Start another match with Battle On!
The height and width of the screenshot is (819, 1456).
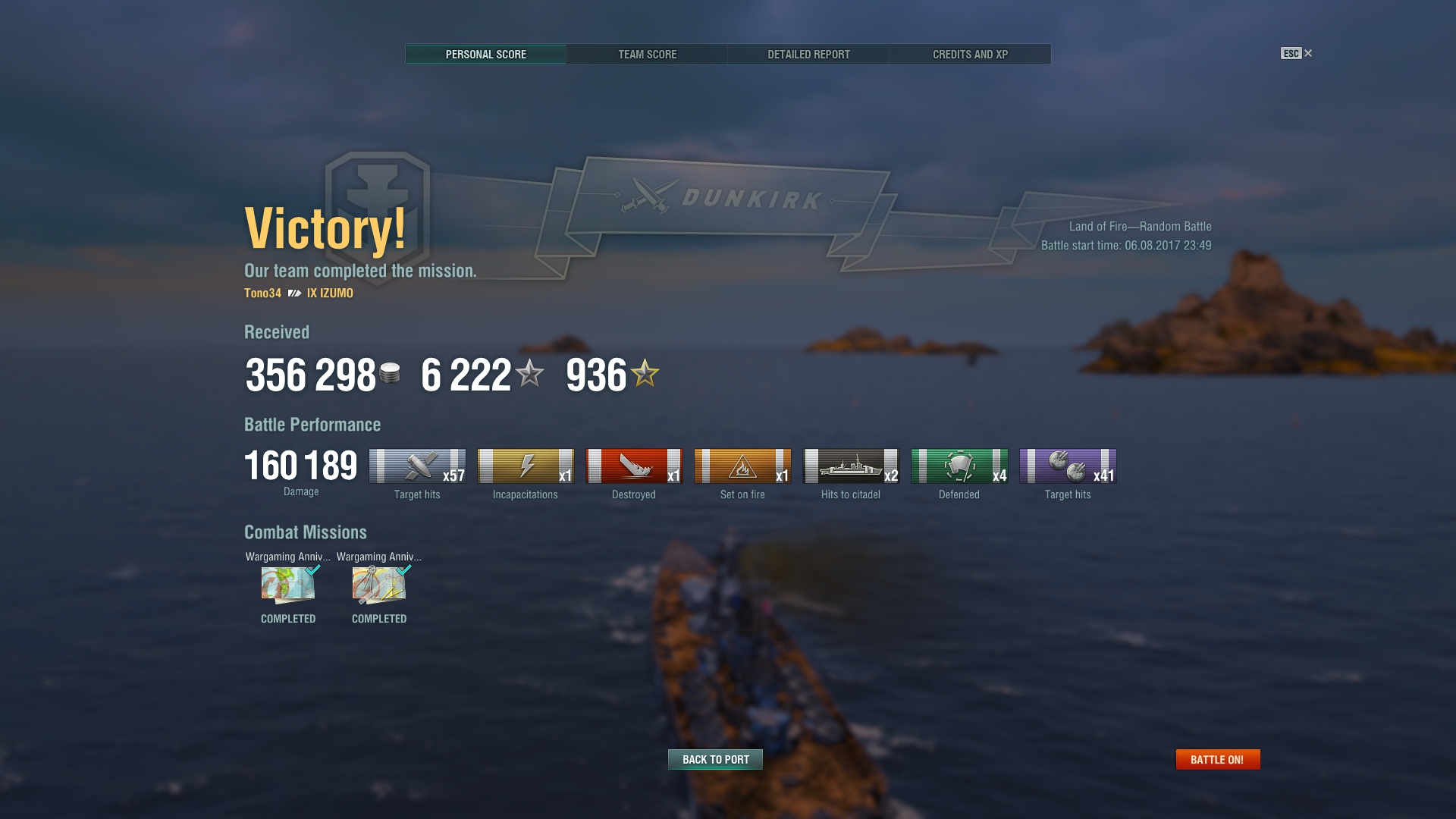pyautogui.click(x=1217, y=759)
